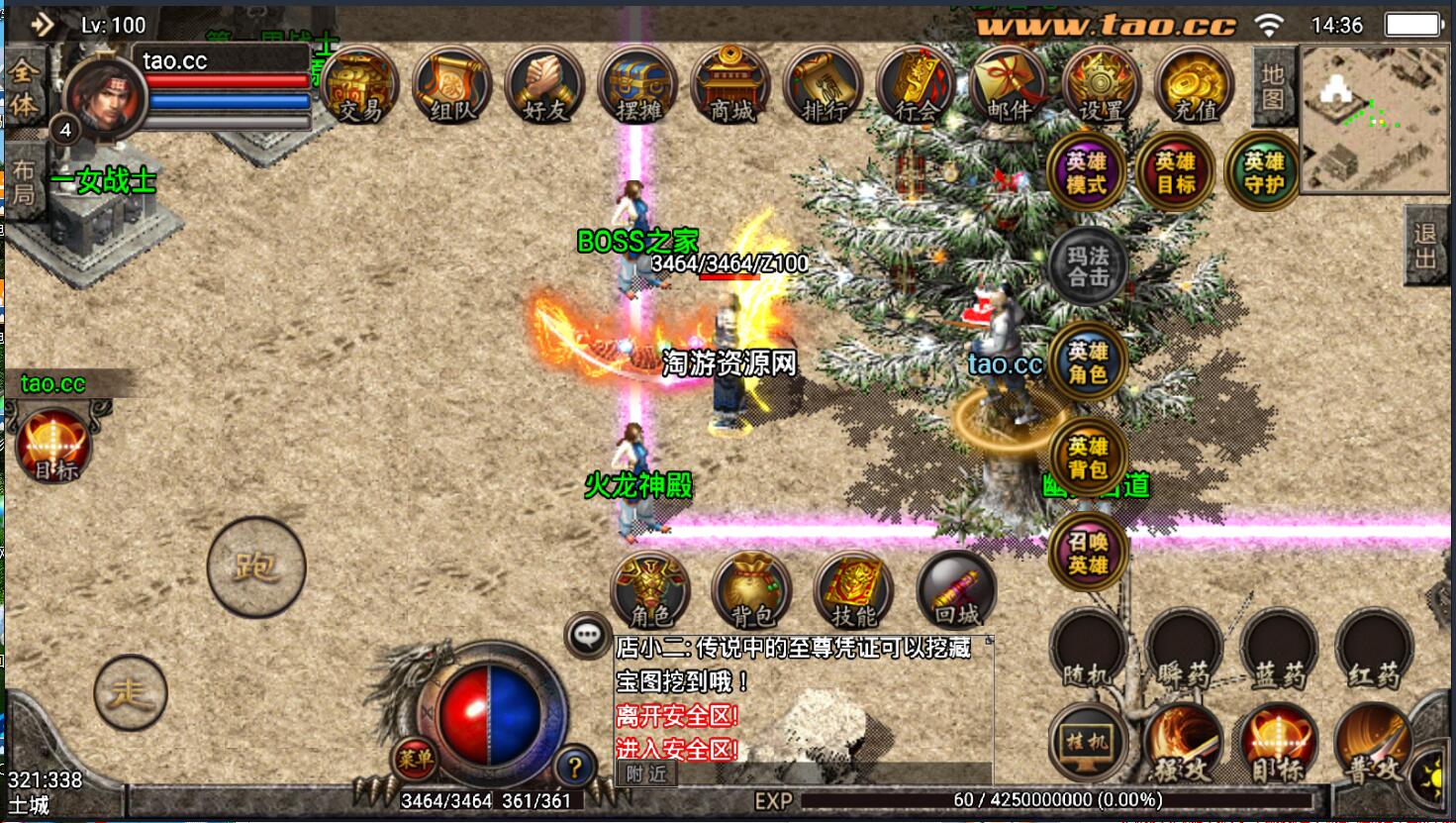Tap the 充值 recharge icon
This screenshot has height=823, width=1456.
coord(1194,87)
